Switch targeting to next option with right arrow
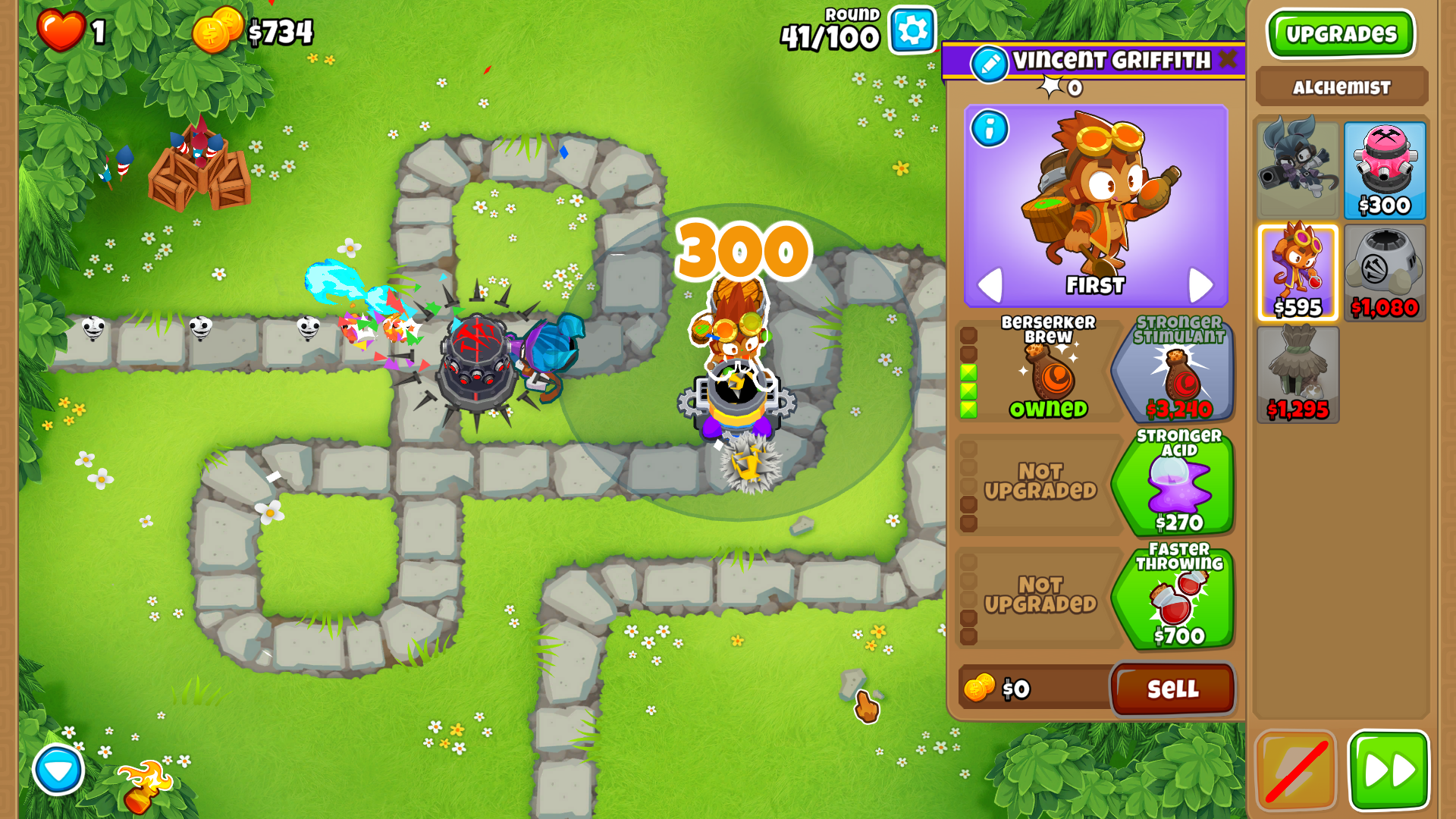Screen dimensions: 1456x819 (x=1200, y=285)
